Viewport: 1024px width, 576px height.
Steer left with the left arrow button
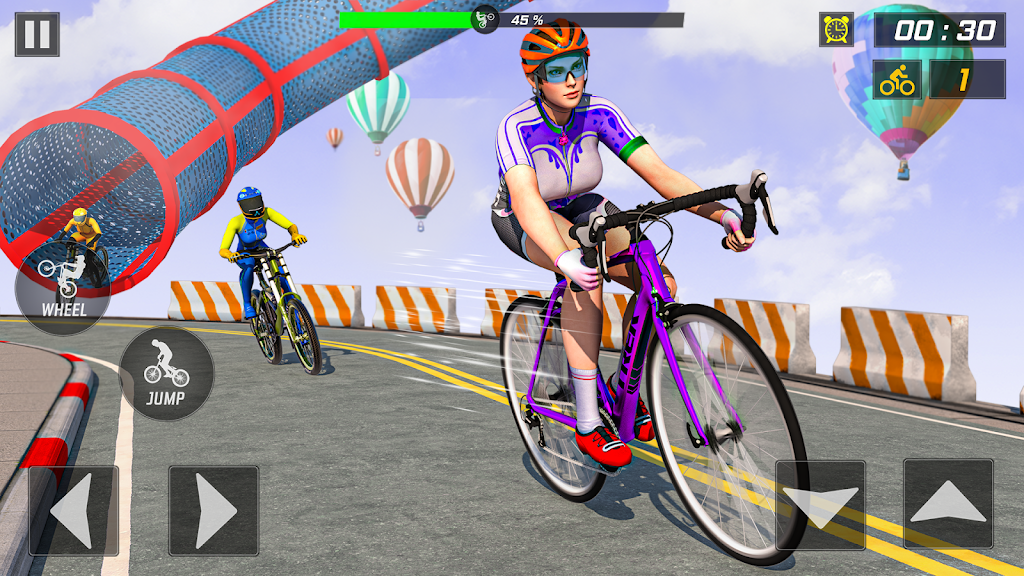[x=73, y=510]
